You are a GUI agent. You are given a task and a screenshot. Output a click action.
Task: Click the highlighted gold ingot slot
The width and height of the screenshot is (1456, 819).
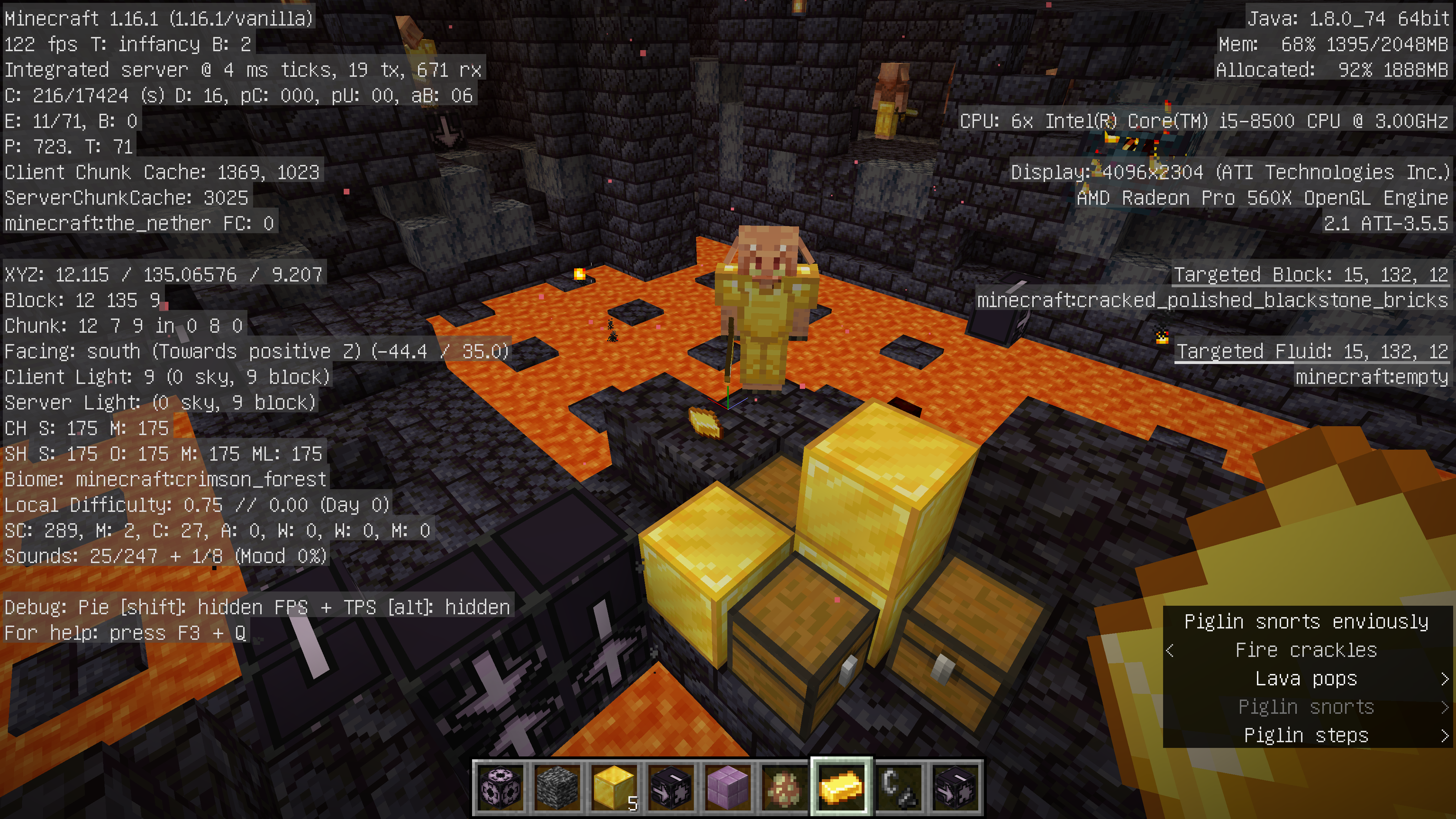click(x=842, y=787)
